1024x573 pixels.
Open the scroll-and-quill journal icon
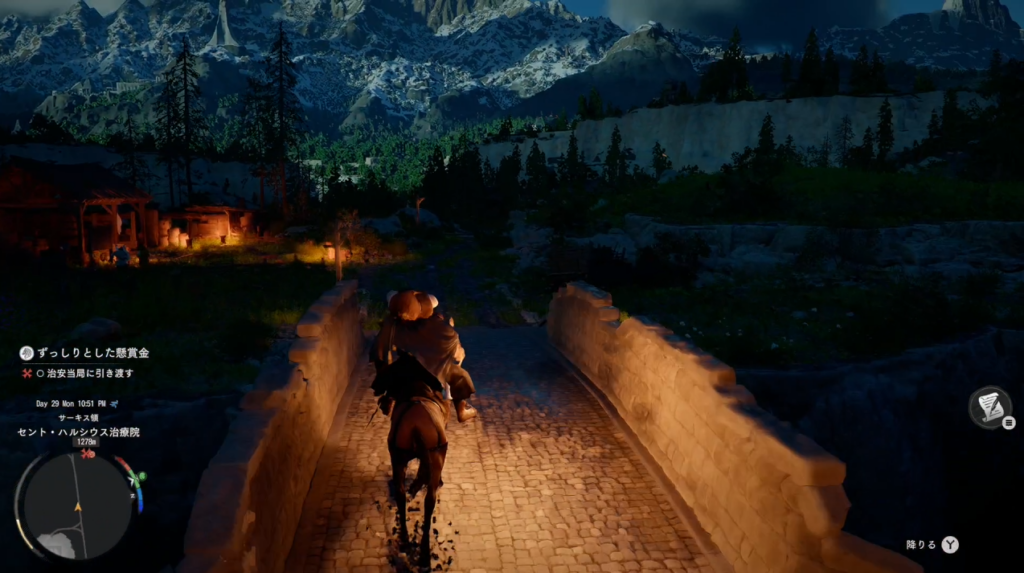coord(989,406)
